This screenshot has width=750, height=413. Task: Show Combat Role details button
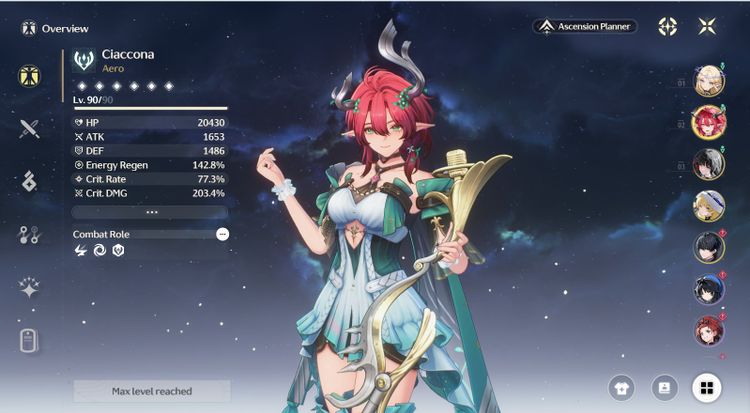click(222, 234)
